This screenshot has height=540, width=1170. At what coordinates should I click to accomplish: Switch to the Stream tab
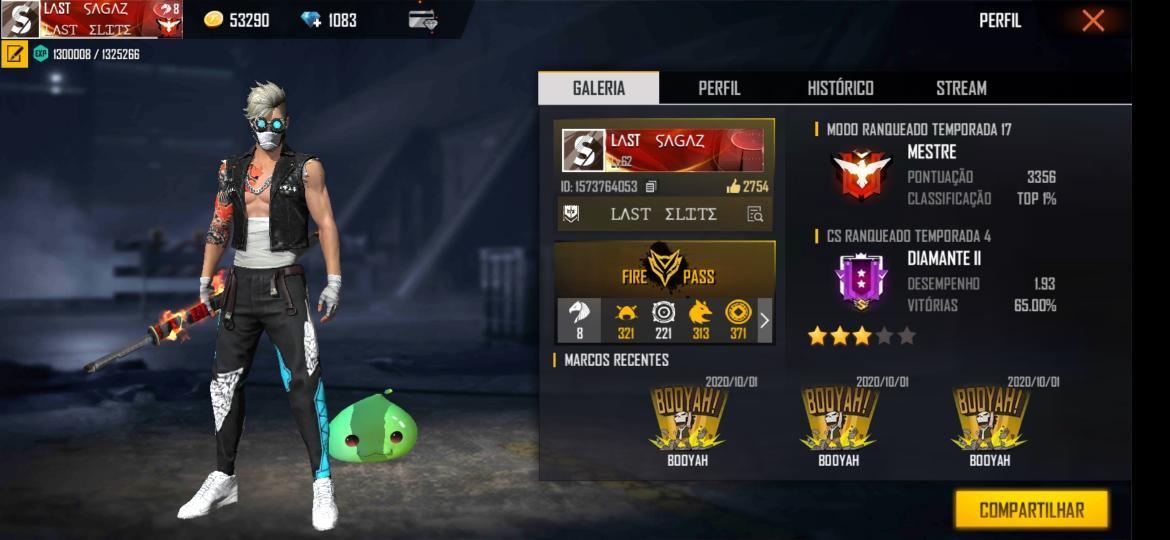pos(961,88)
